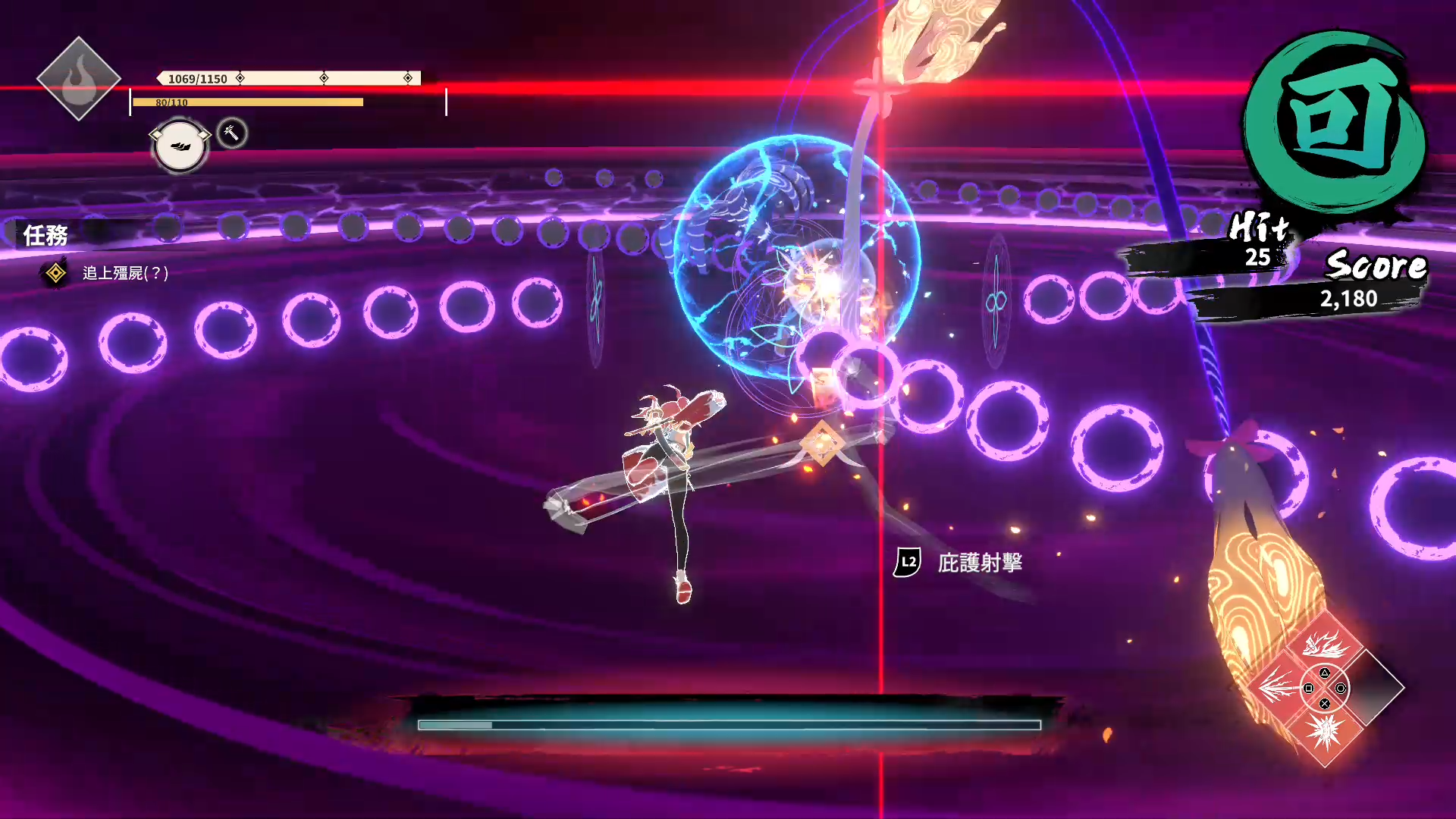The image size is (1456, 819).
Task: Select the empty grey skill slot
Action: pos(1373,687)
